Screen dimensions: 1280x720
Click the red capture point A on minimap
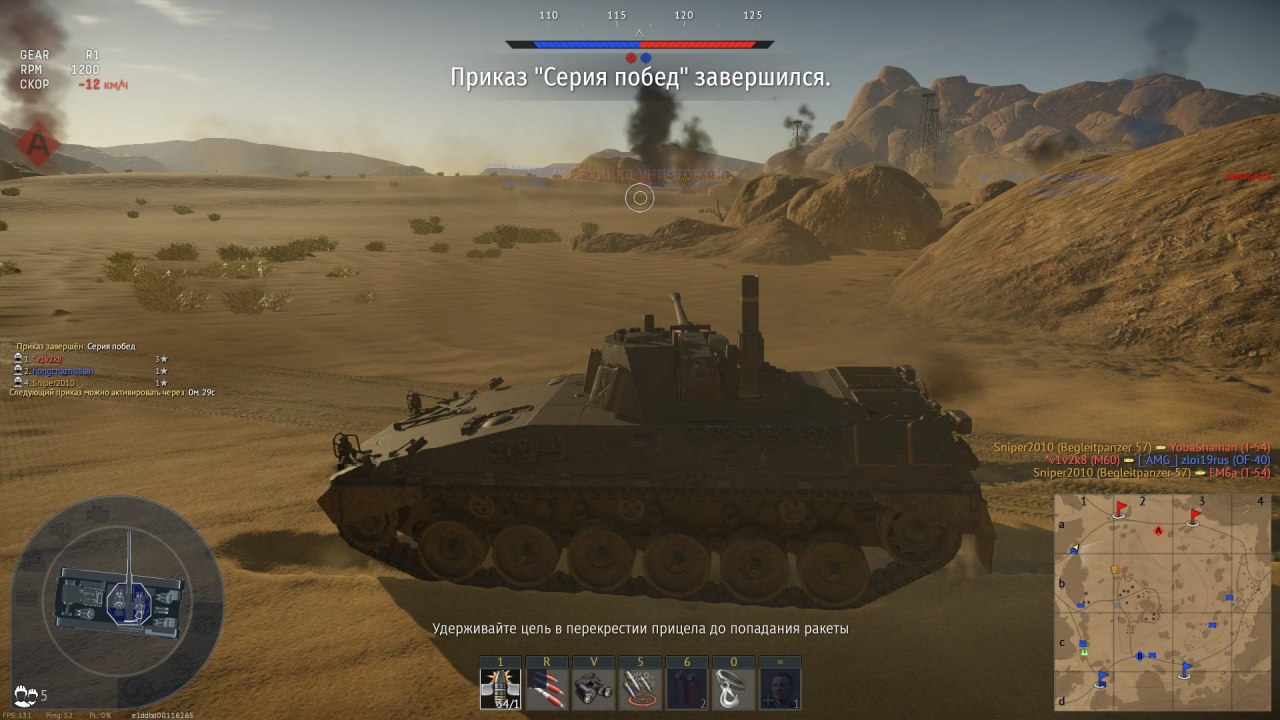pos(1159,530)
